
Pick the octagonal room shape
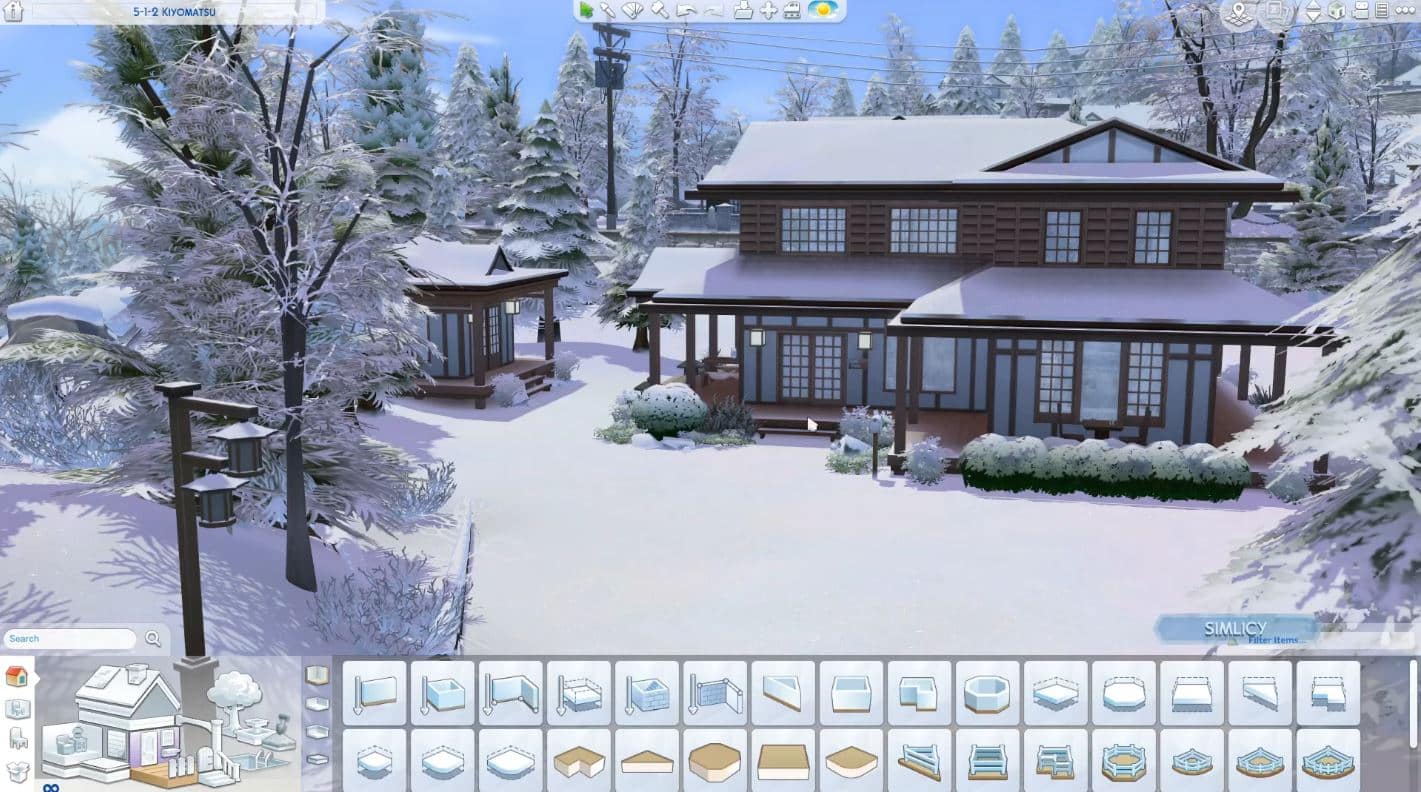[987, 693]
